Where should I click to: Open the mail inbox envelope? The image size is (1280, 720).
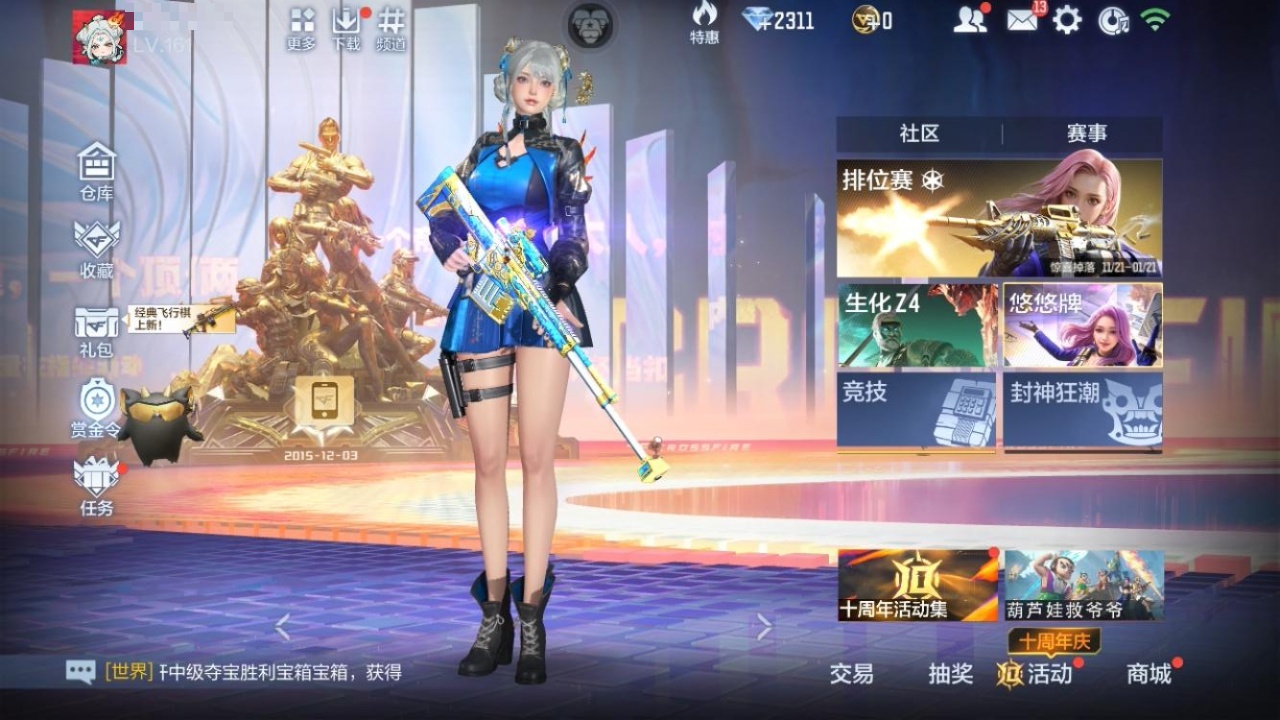coord(1022,20)
